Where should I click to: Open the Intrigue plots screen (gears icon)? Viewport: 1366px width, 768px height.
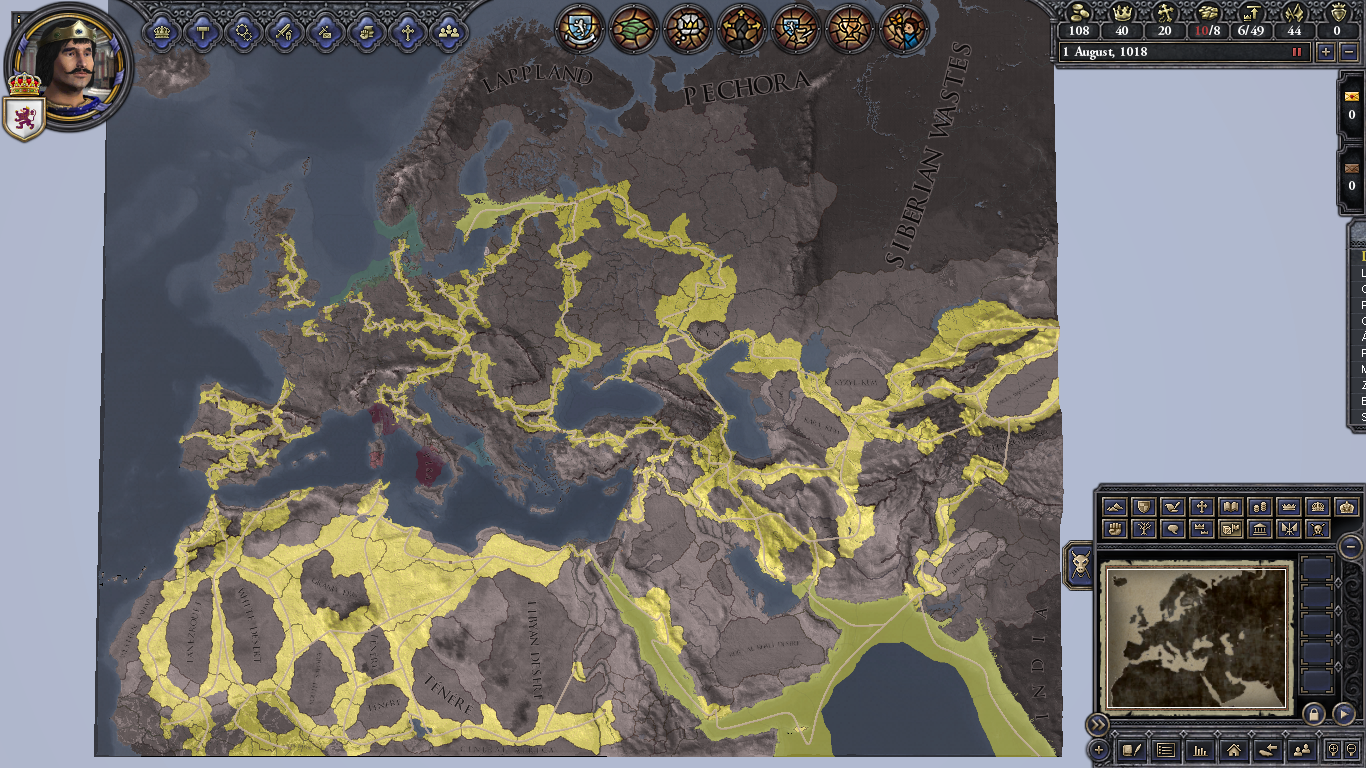point(244,32)
